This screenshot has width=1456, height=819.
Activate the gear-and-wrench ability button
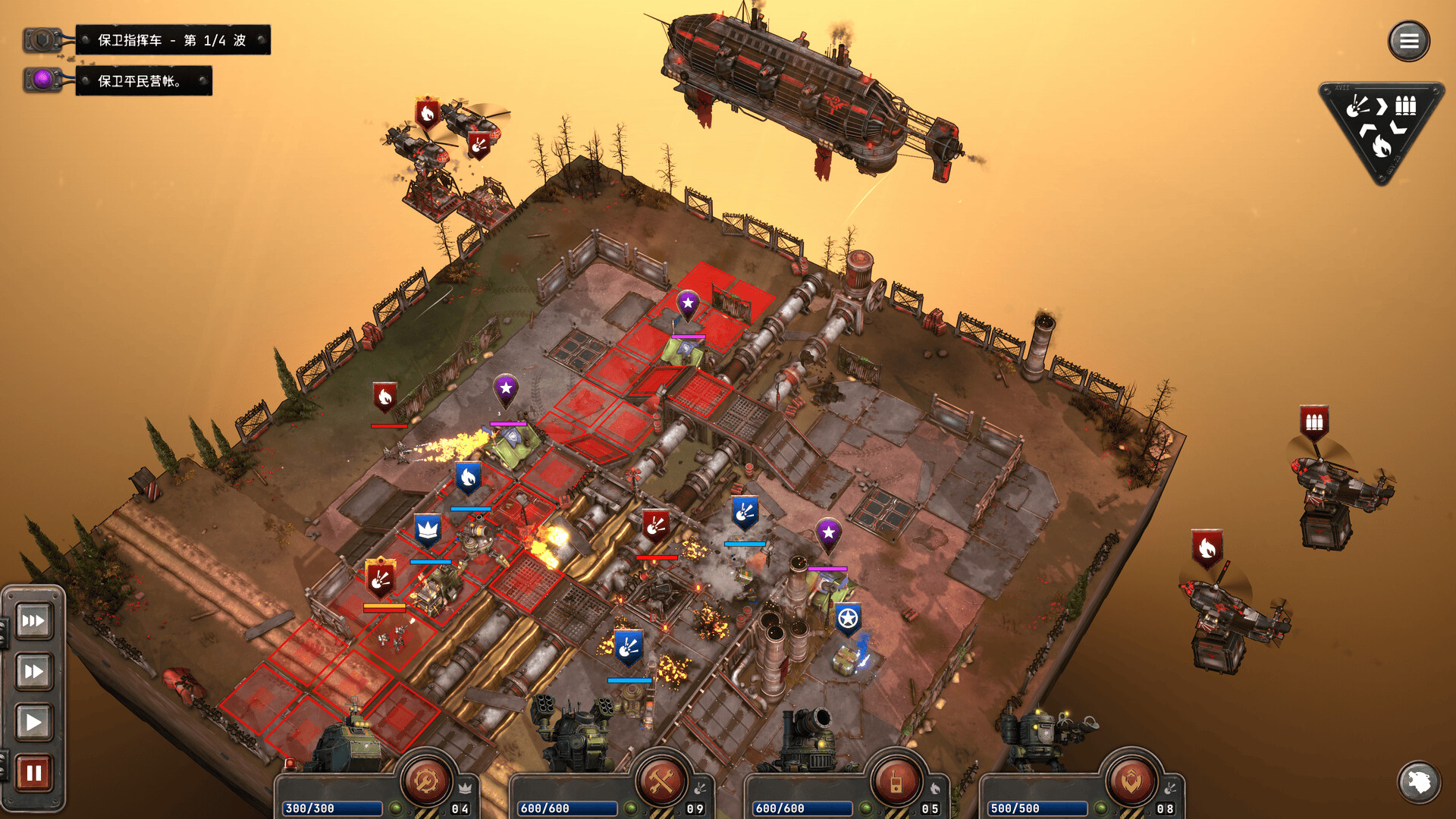point(426,780)
